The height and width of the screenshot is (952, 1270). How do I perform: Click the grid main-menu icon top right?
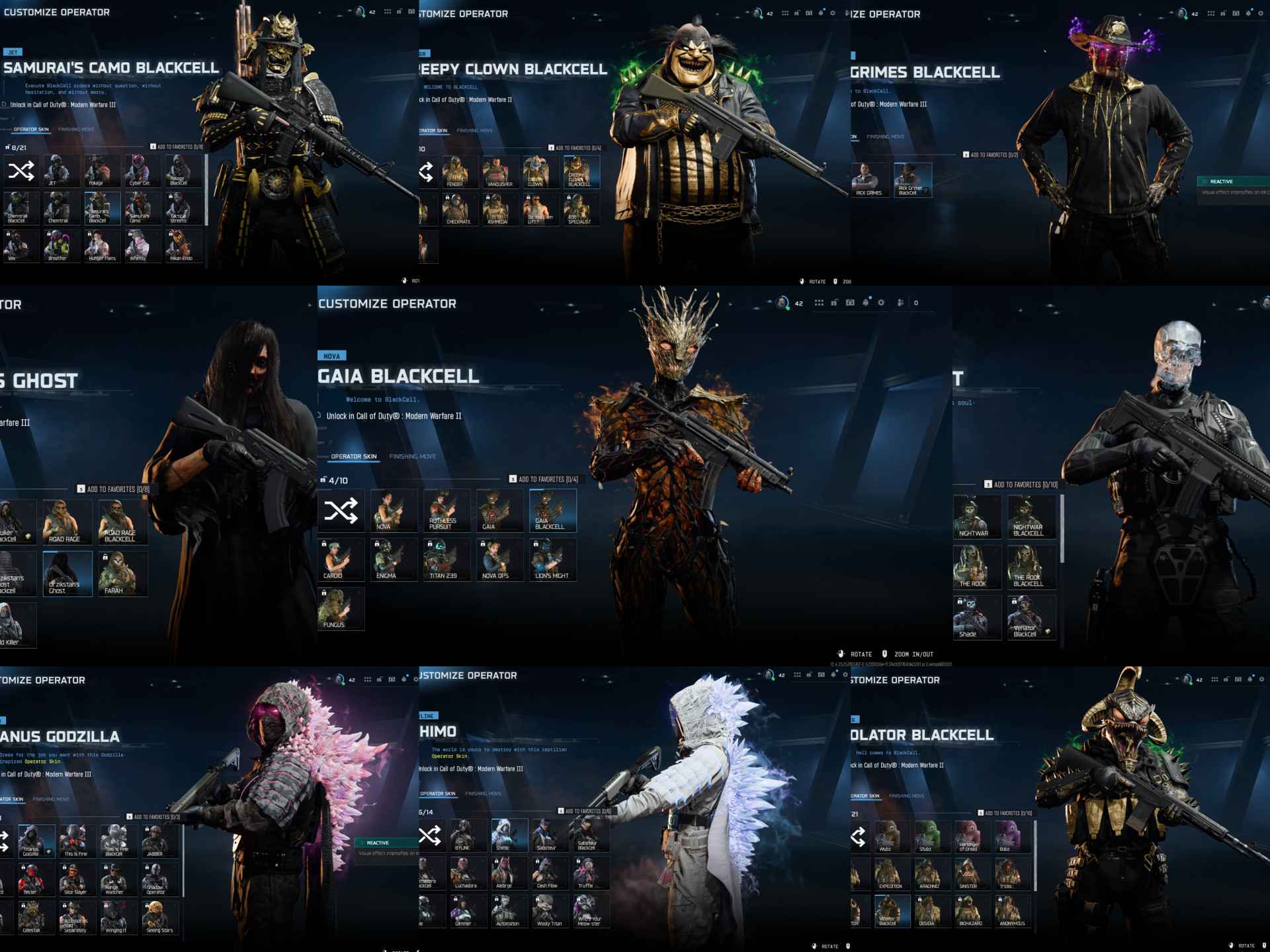click(819, 303)
